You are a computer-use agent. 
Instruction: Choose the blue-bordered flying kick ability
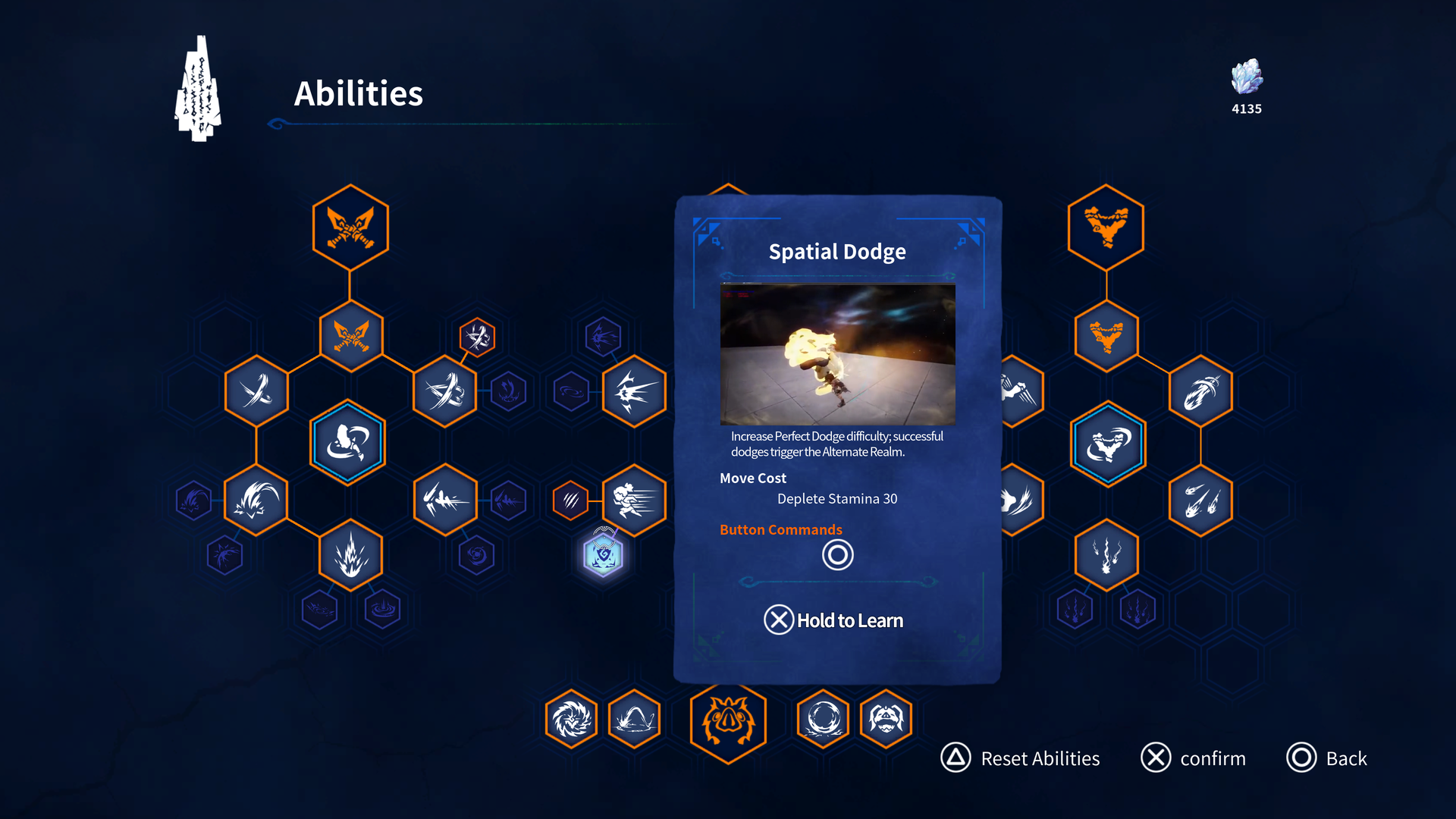coord(1108,444)
